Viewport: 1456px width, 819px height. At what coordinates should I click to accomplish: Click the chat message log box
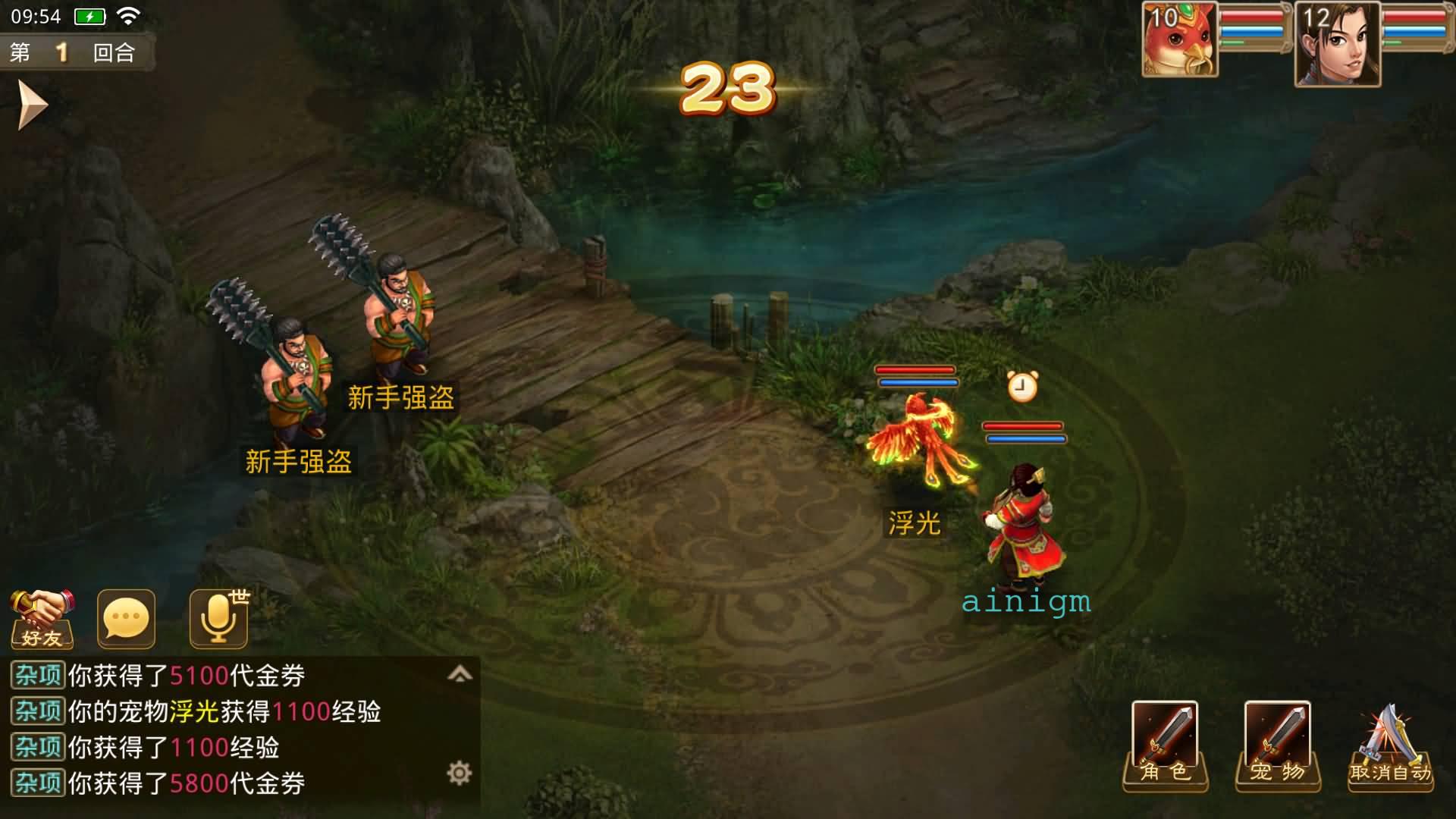tap(227, 730)
